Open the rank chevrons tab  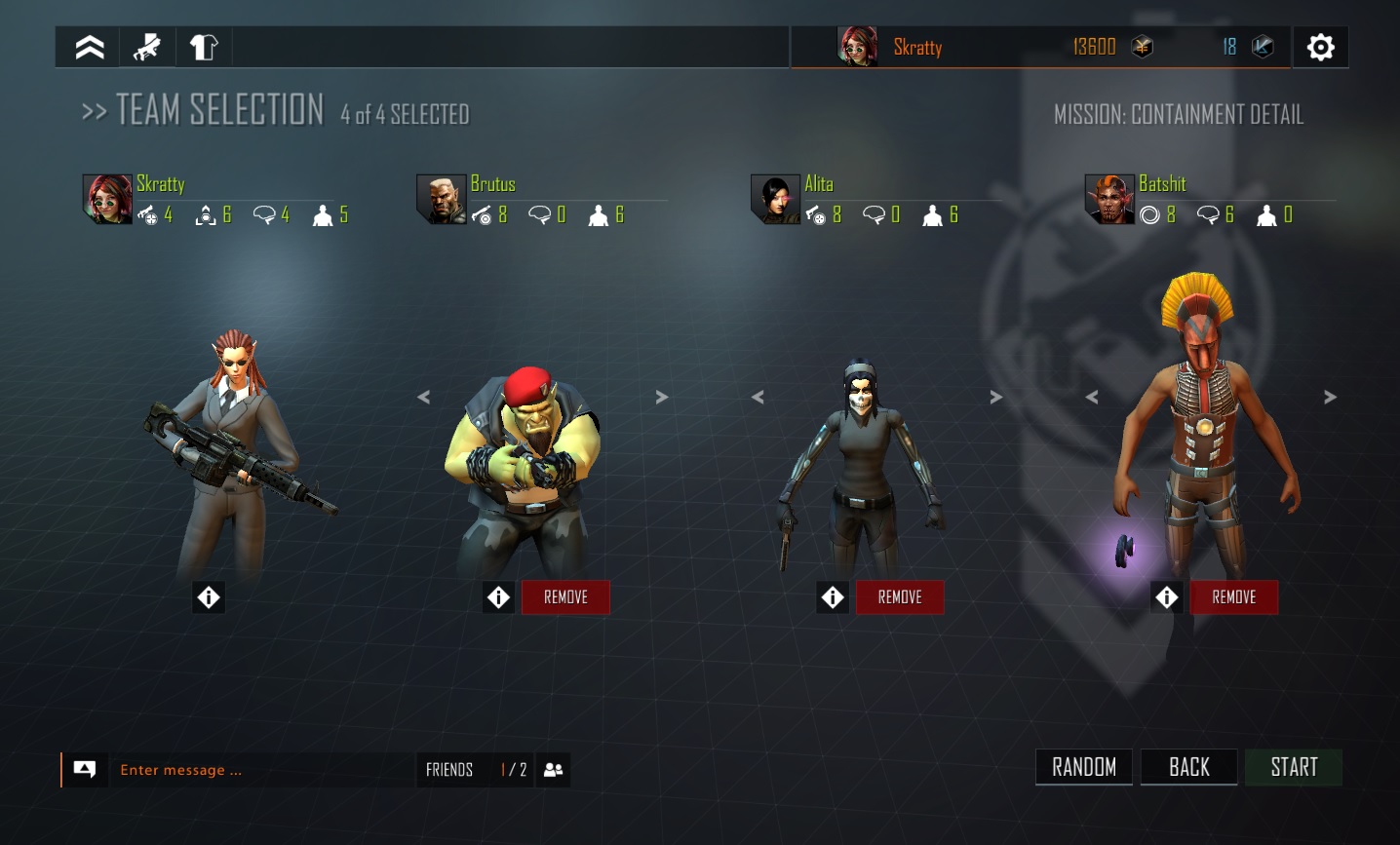[x=90, y=47]
